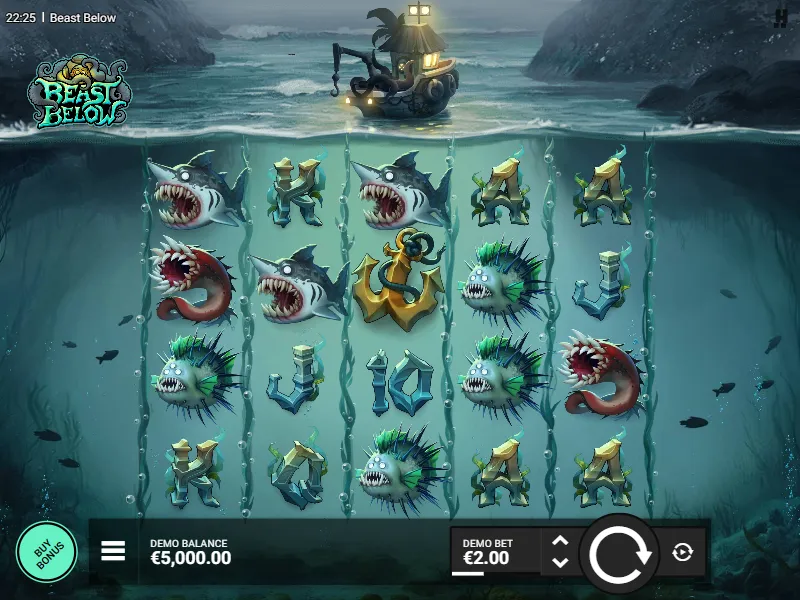Screen dimensions: 800x600
Task: Spin the reels with the circular arrow
Action: tap(619, 553)
